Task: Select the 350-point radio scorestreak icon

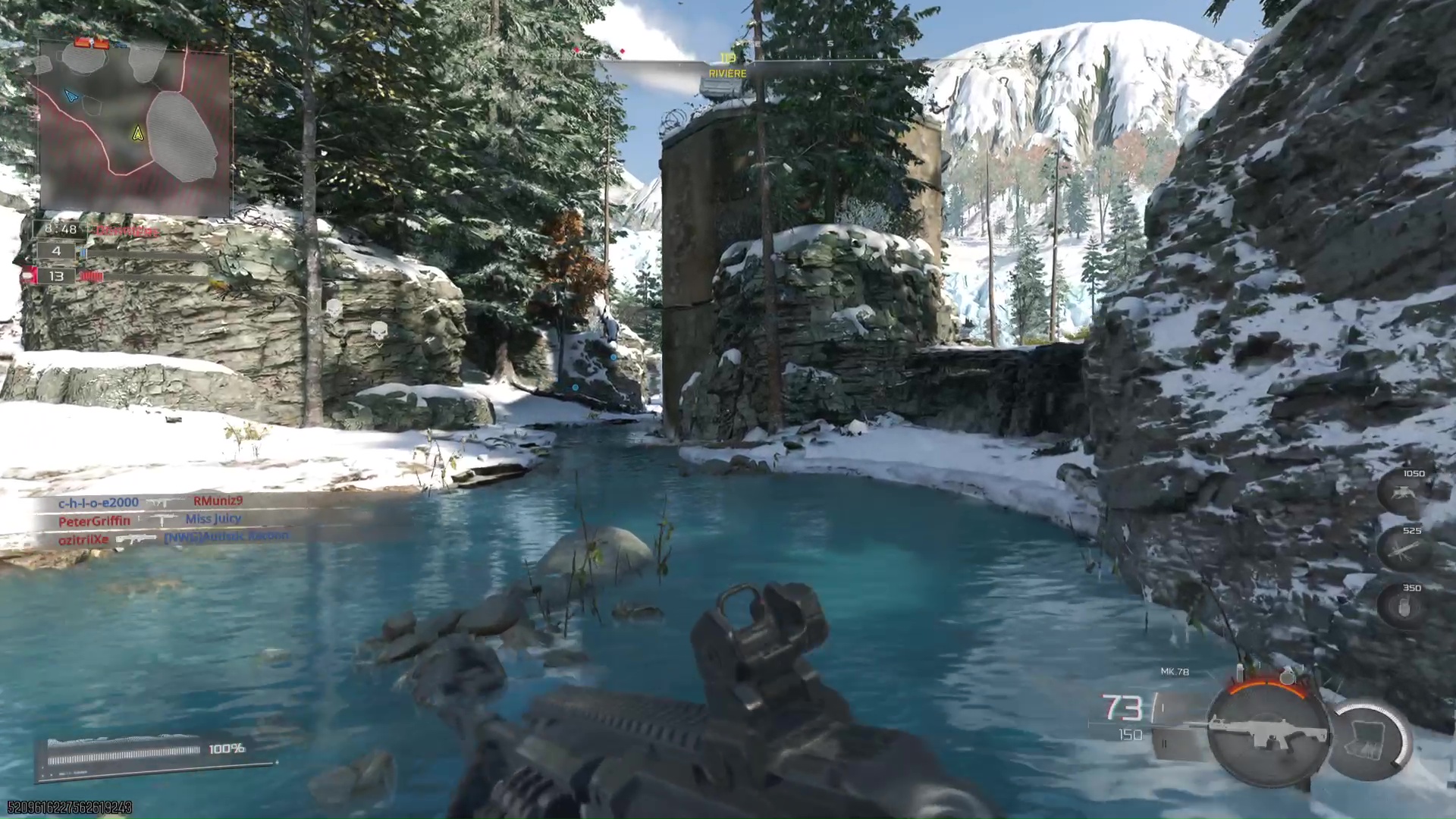Action: tap(1403, 607)
